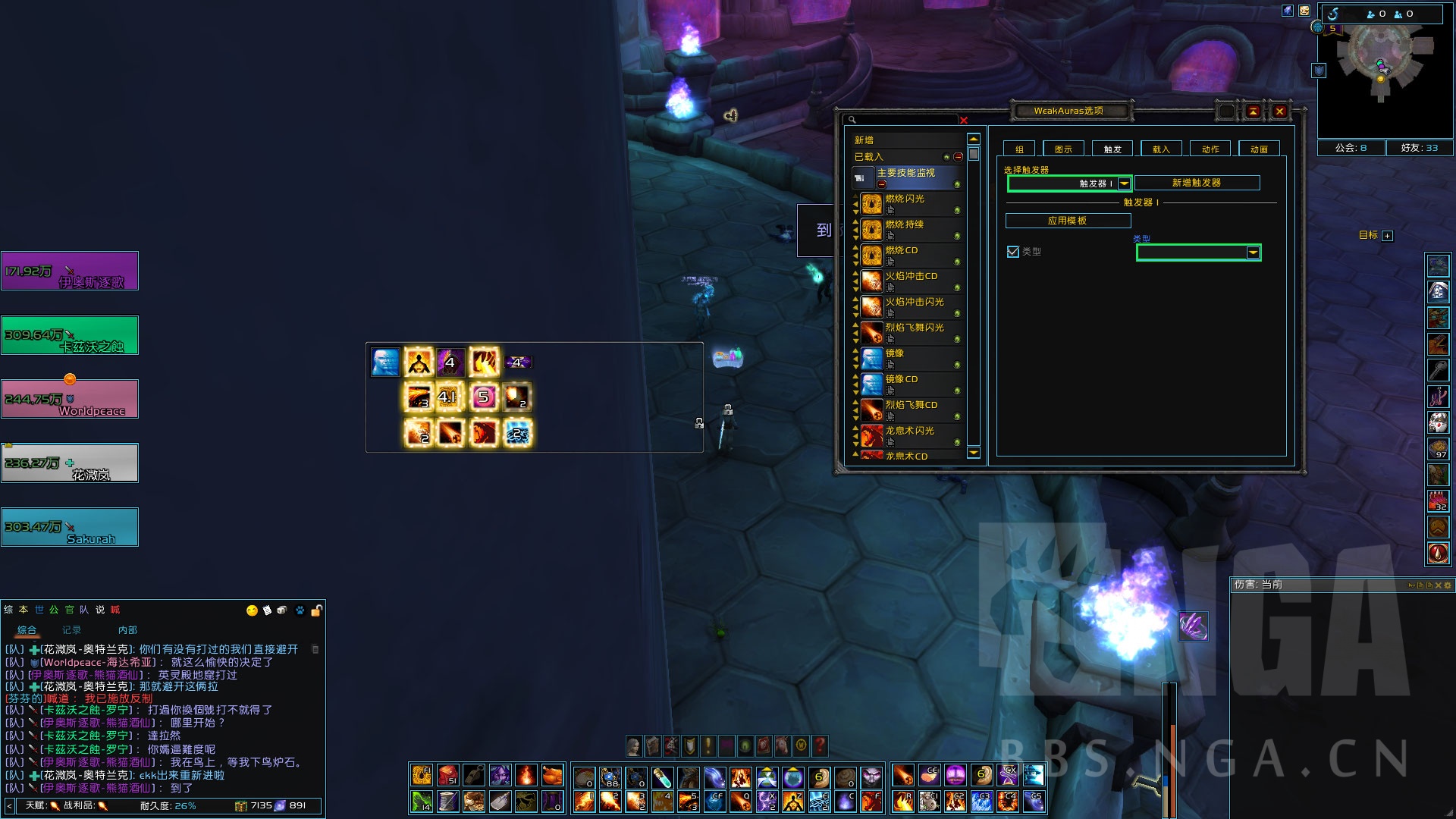Screen dimensions: 1456x819
Task: Select the 火焰冲击CD aura icon
Action: pos(872,282)
